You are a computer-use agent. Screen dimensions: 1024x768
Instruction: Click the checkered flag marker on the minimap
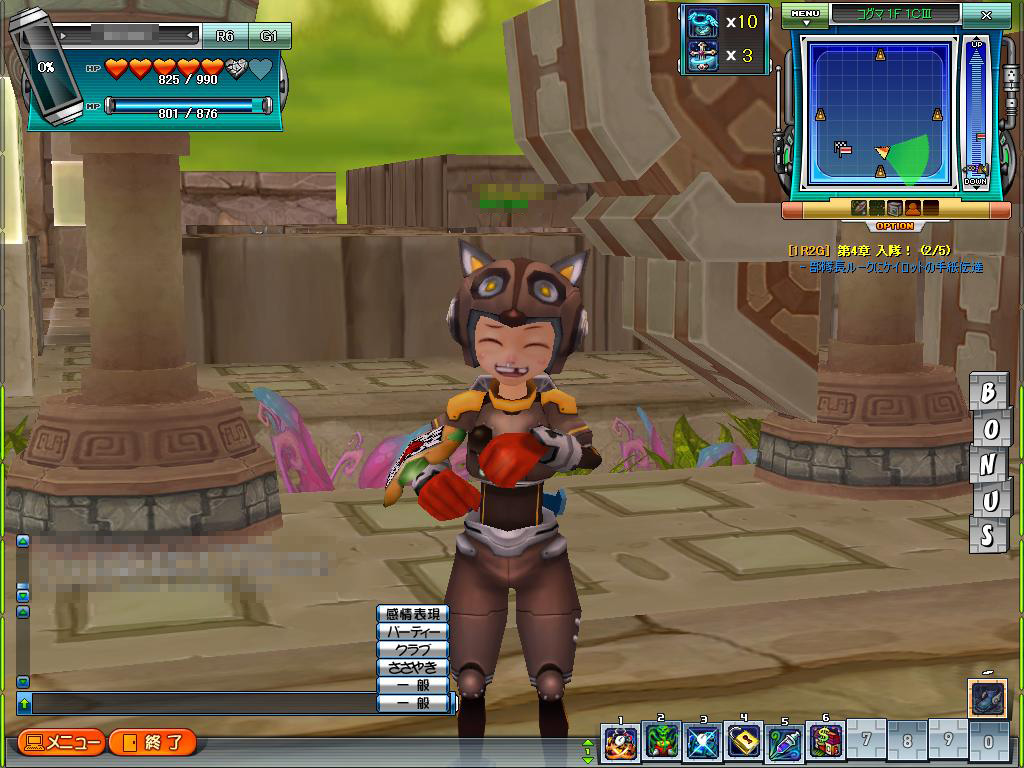pyautogui.click(x=843, y=149)
